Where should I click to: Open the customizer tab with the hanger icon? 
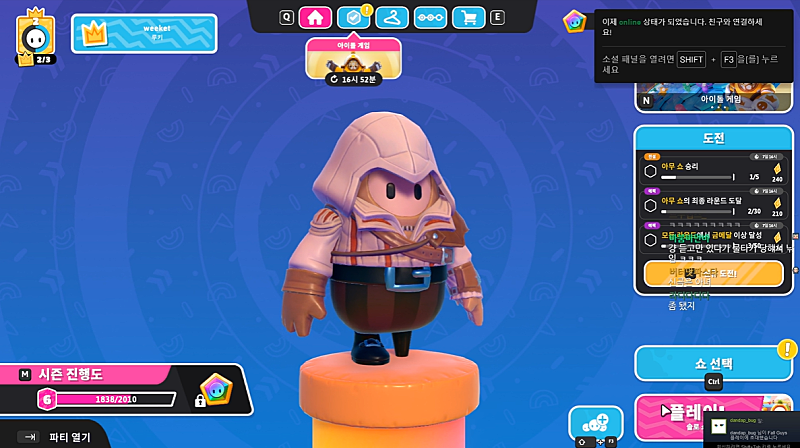[395, 17]
